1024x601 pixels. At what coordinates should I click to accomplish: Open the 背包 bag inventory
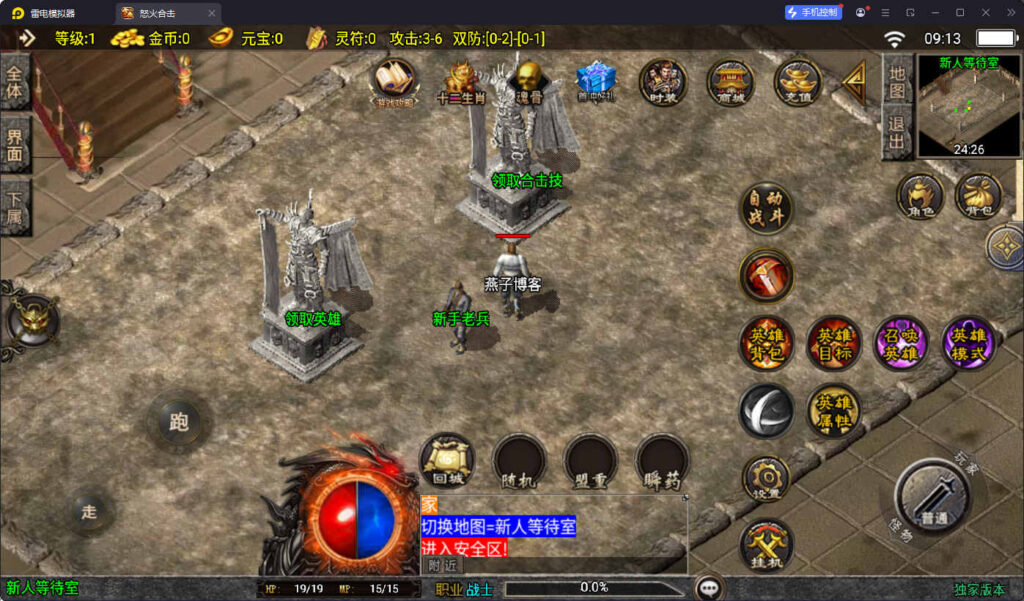[979, 195]
